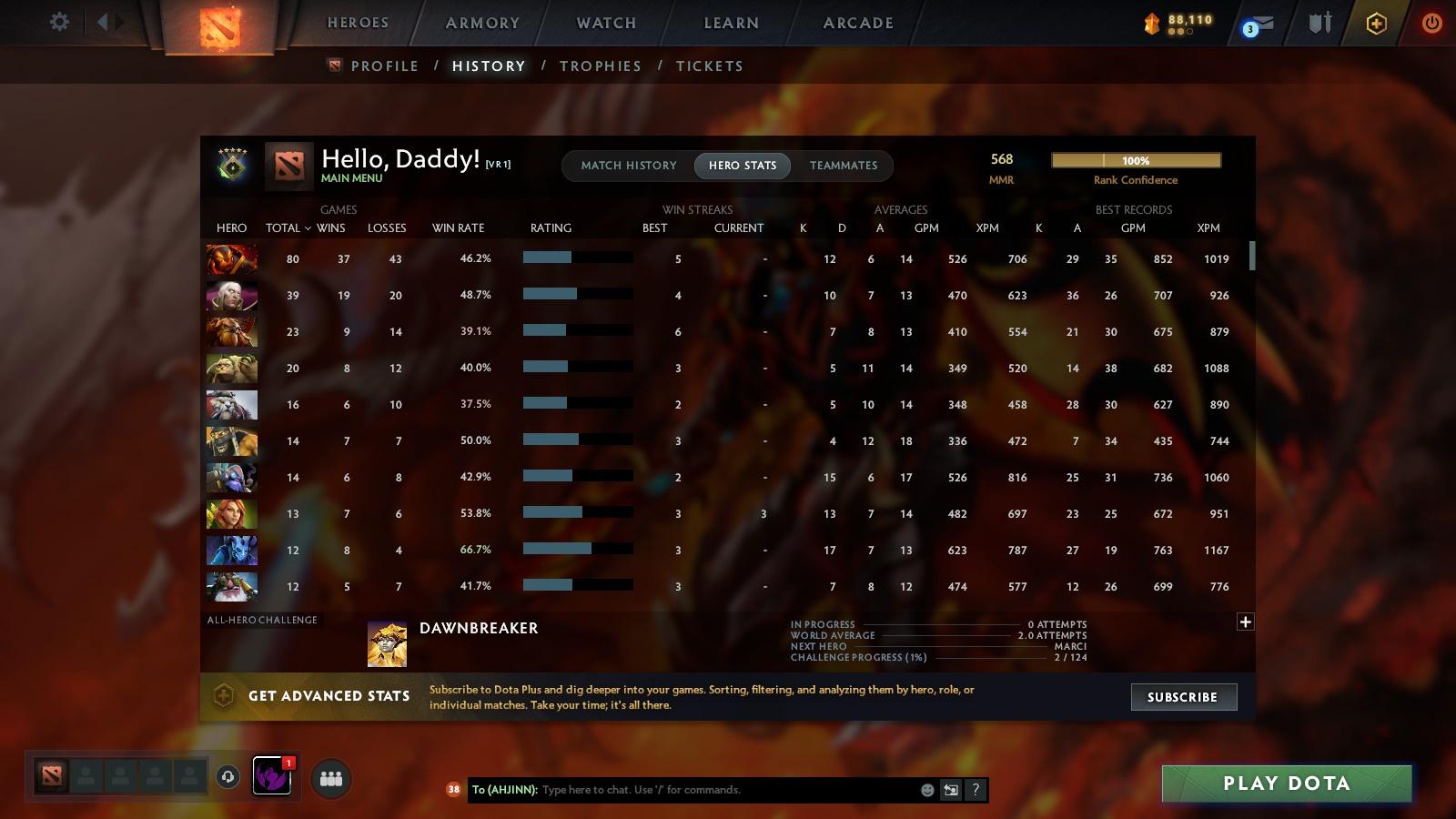Toggle the whisper mode icon beside the chat field
The image size is (1456, 819).
point(950,790)
